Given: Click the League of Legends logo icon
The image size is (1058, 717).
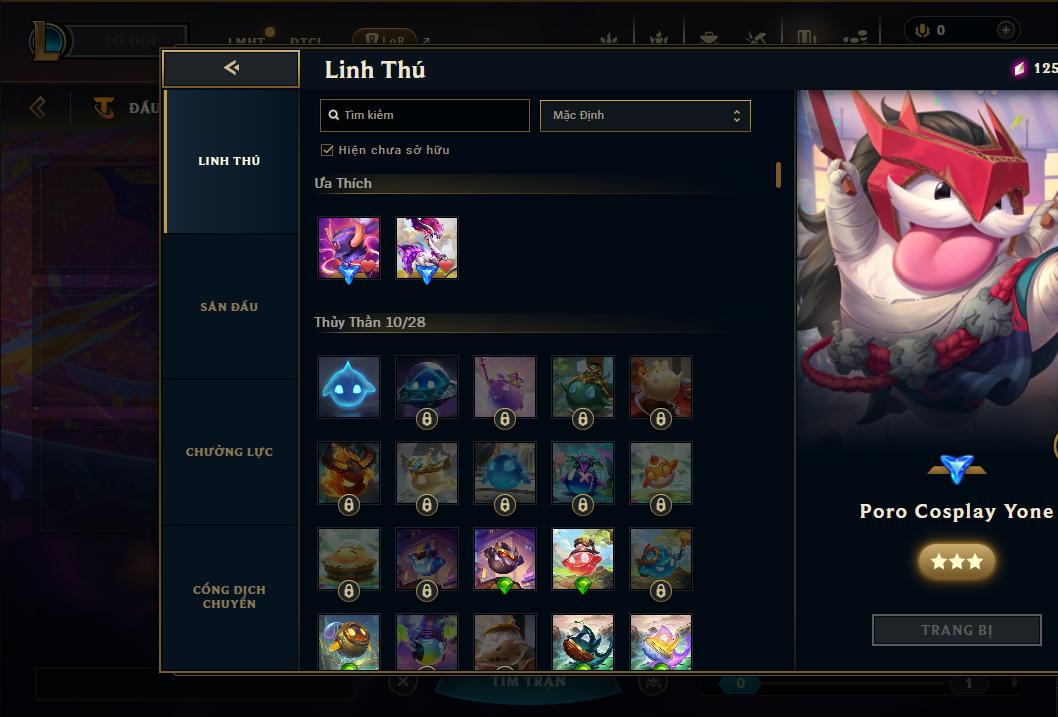Looking at the screenshot, I should click(47, 40).
